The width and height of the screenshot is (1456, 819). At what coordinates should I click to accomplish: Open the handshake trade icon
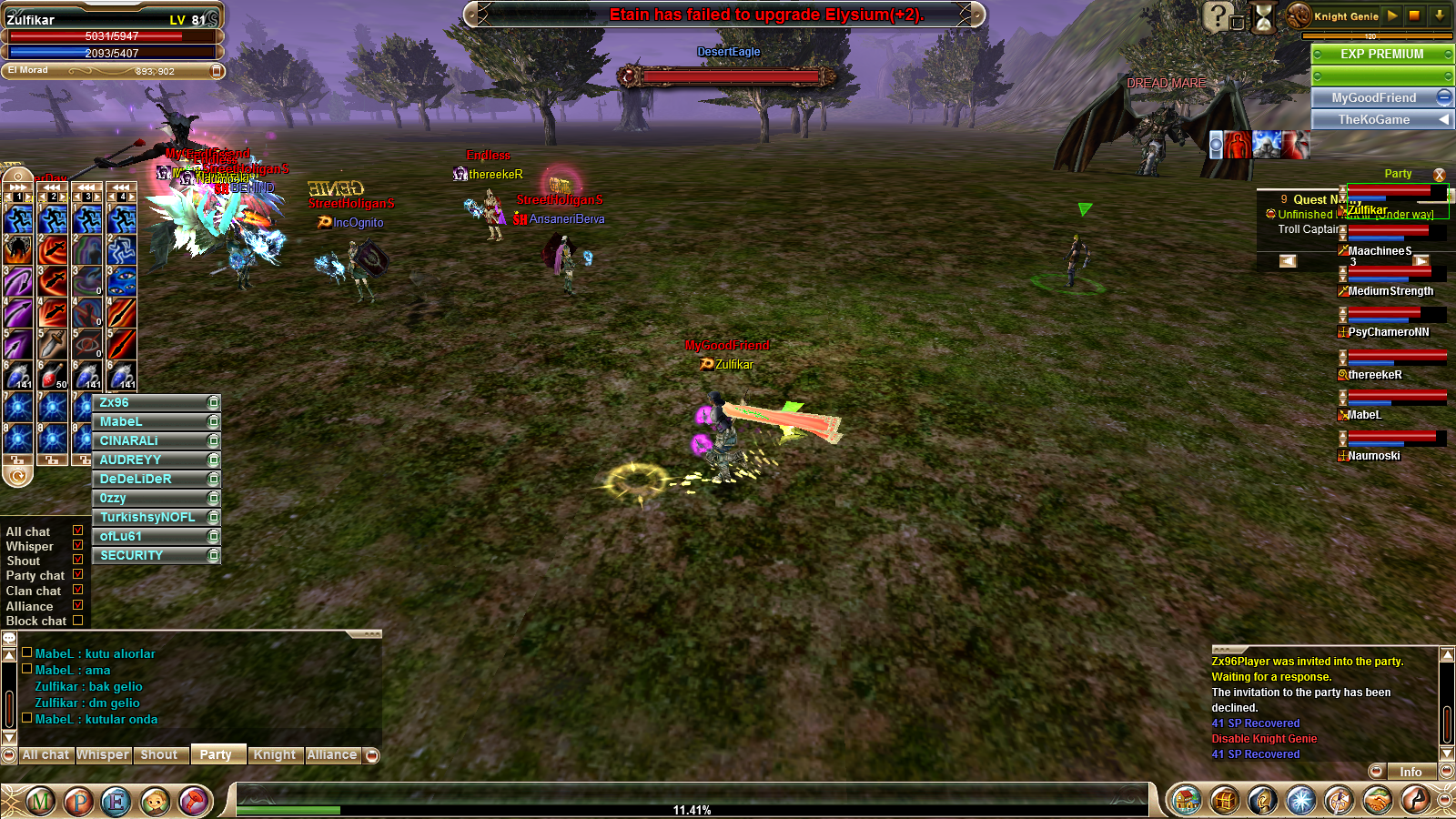(1377, 801)
